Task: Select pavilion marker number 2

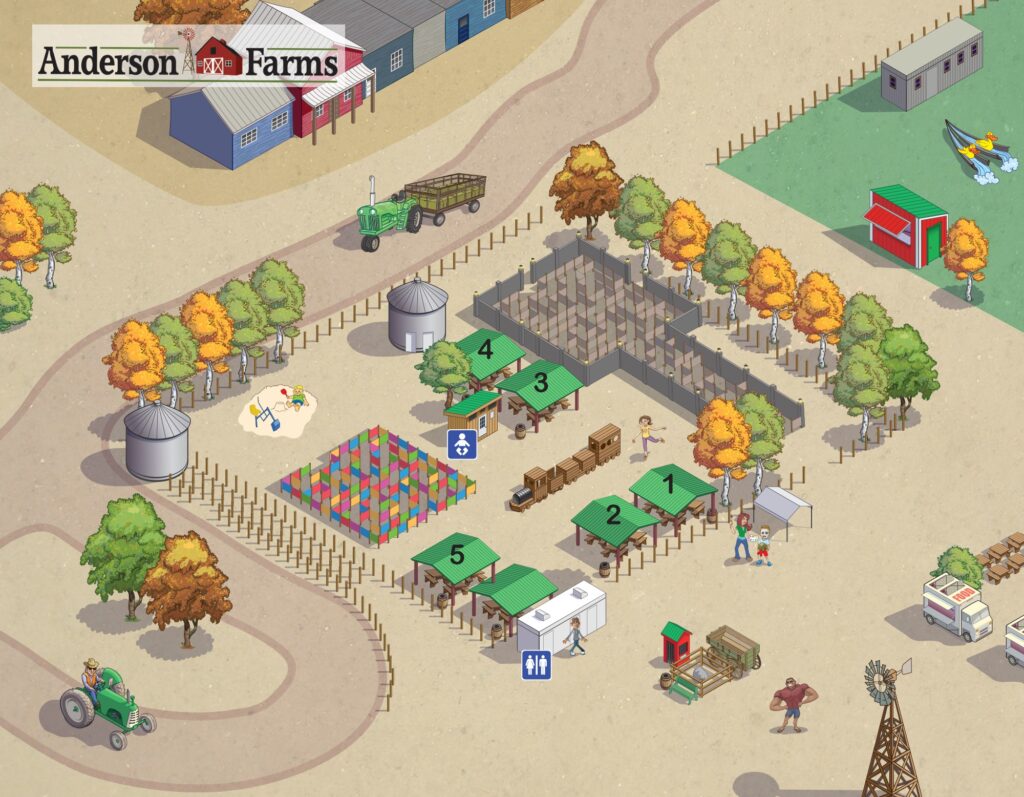Action: point(613,515)
